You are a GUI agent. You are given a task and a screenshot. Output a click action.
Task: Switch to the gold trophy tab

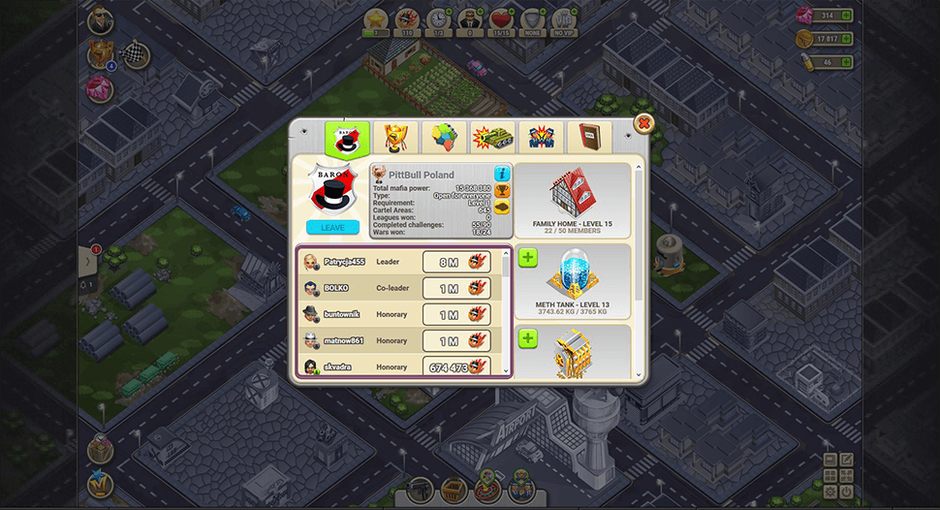coord(395,137)
